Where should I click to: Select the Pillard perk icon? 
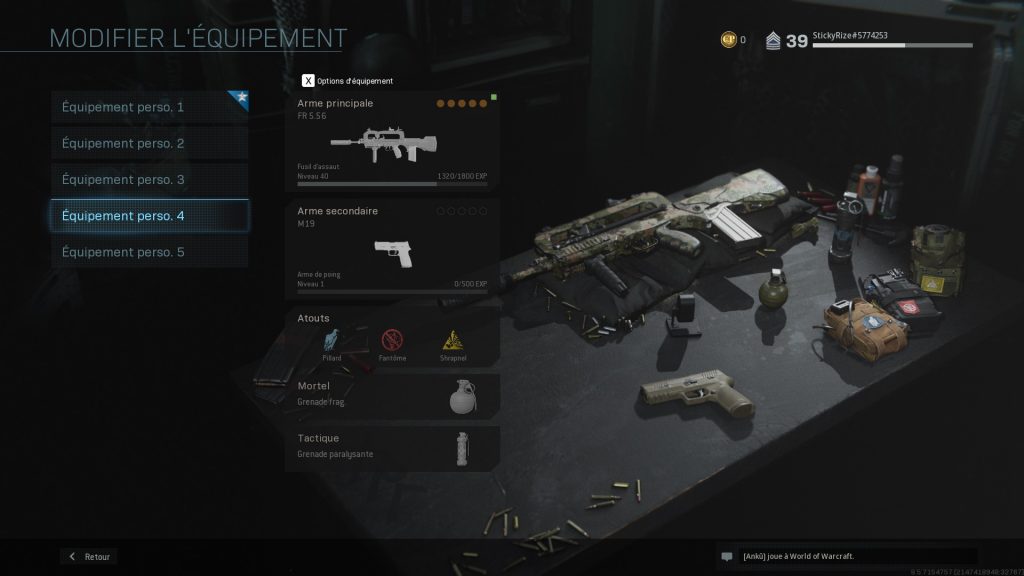pyautogui.click(x=333, y=342)
